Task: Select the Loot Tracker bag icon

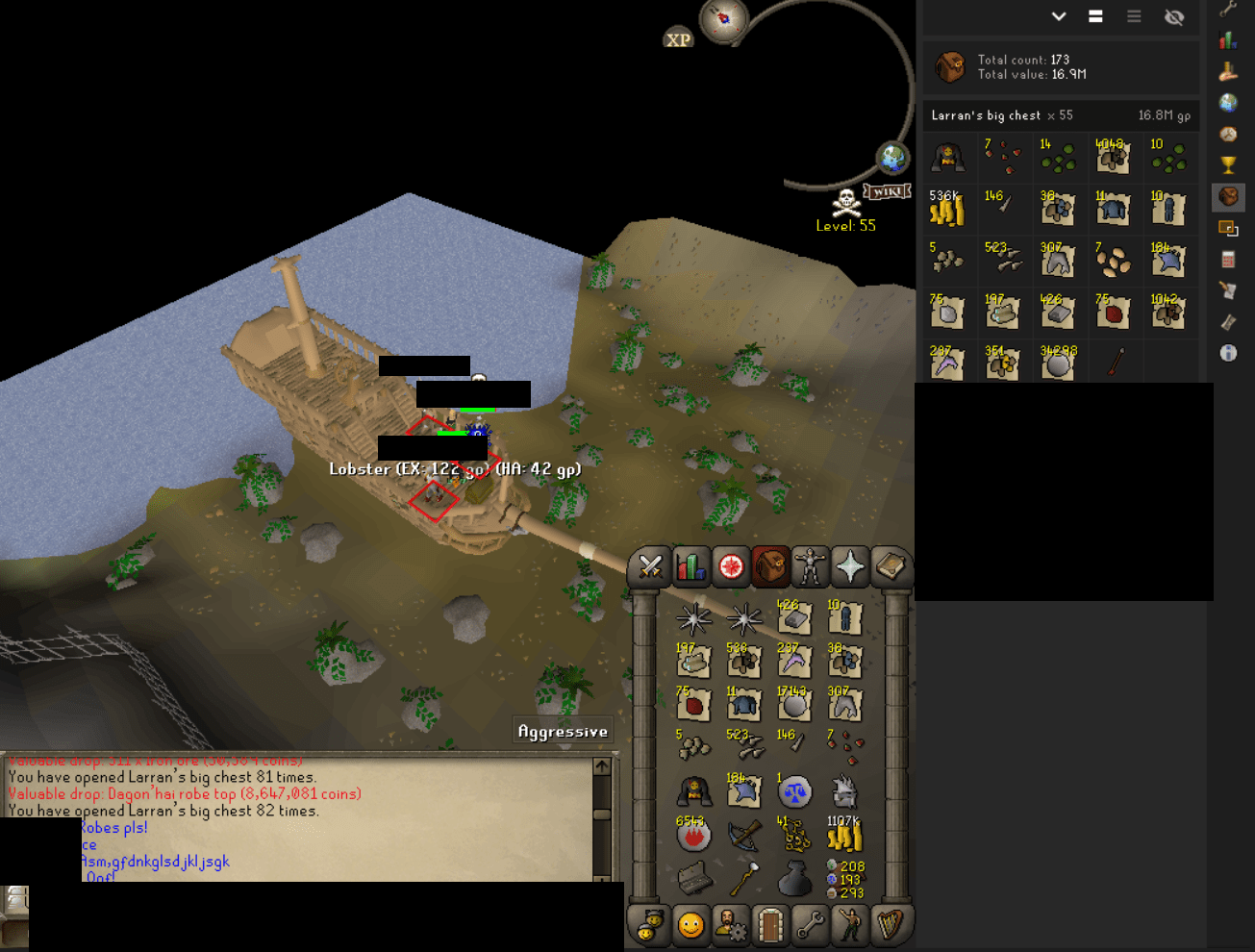Action: click(1228, 198)
